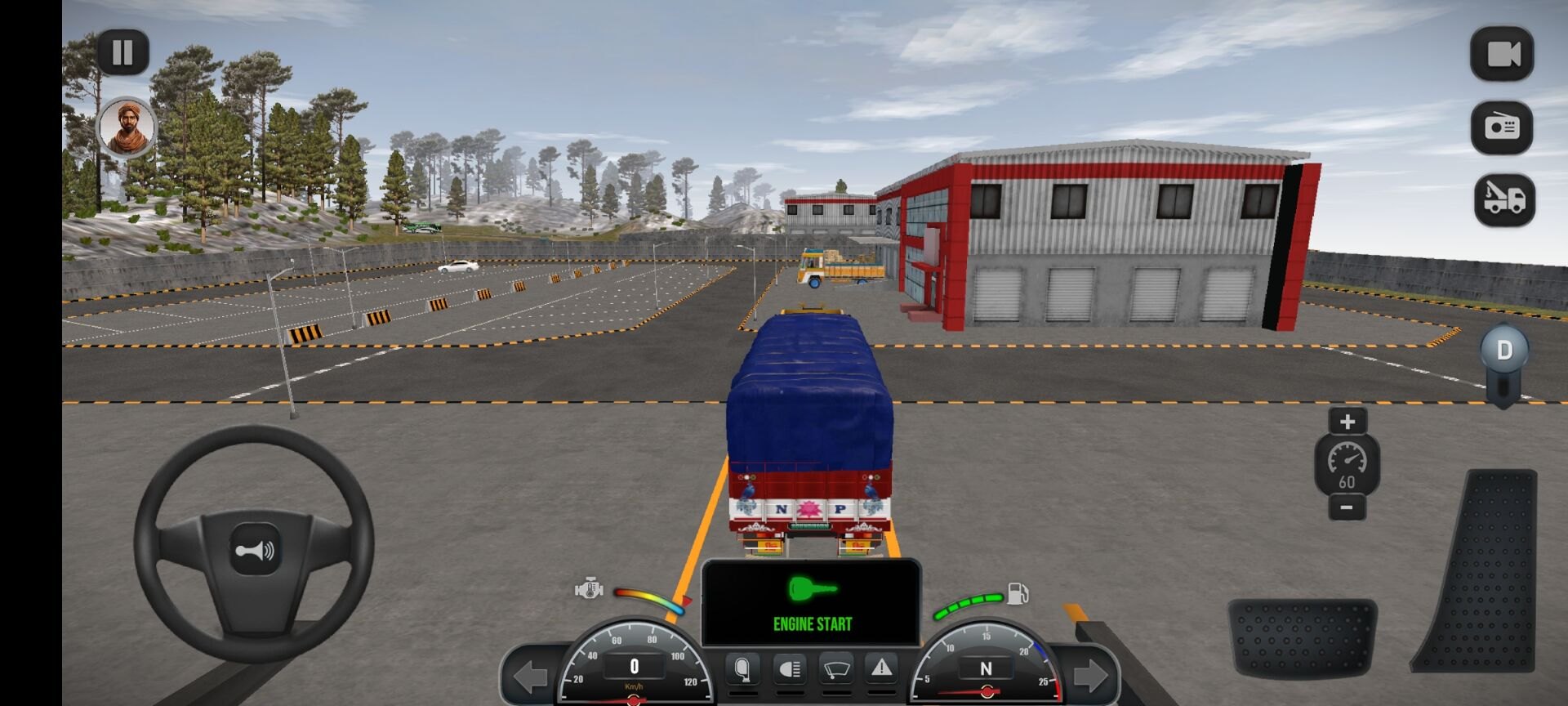Increase cruise speed limit with plus
Screen dimensions: 1568x706
point(1347,421)
